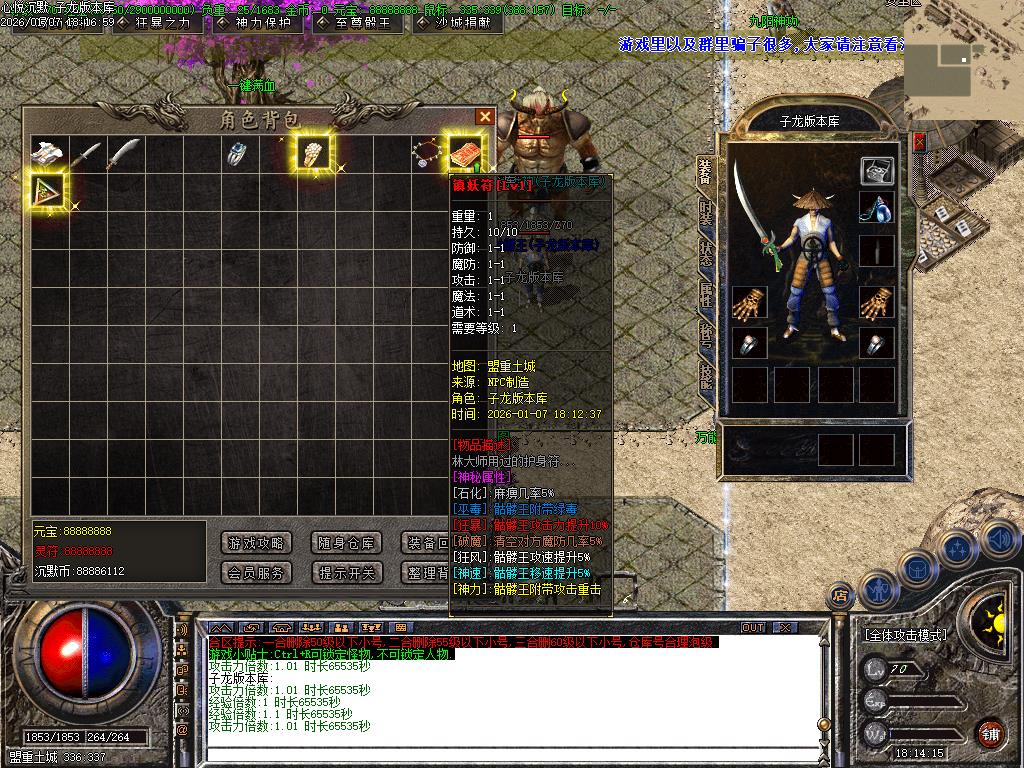Open 随身仓库 portable storage
The image size is (1024, 768).
(x=346, y=543)
